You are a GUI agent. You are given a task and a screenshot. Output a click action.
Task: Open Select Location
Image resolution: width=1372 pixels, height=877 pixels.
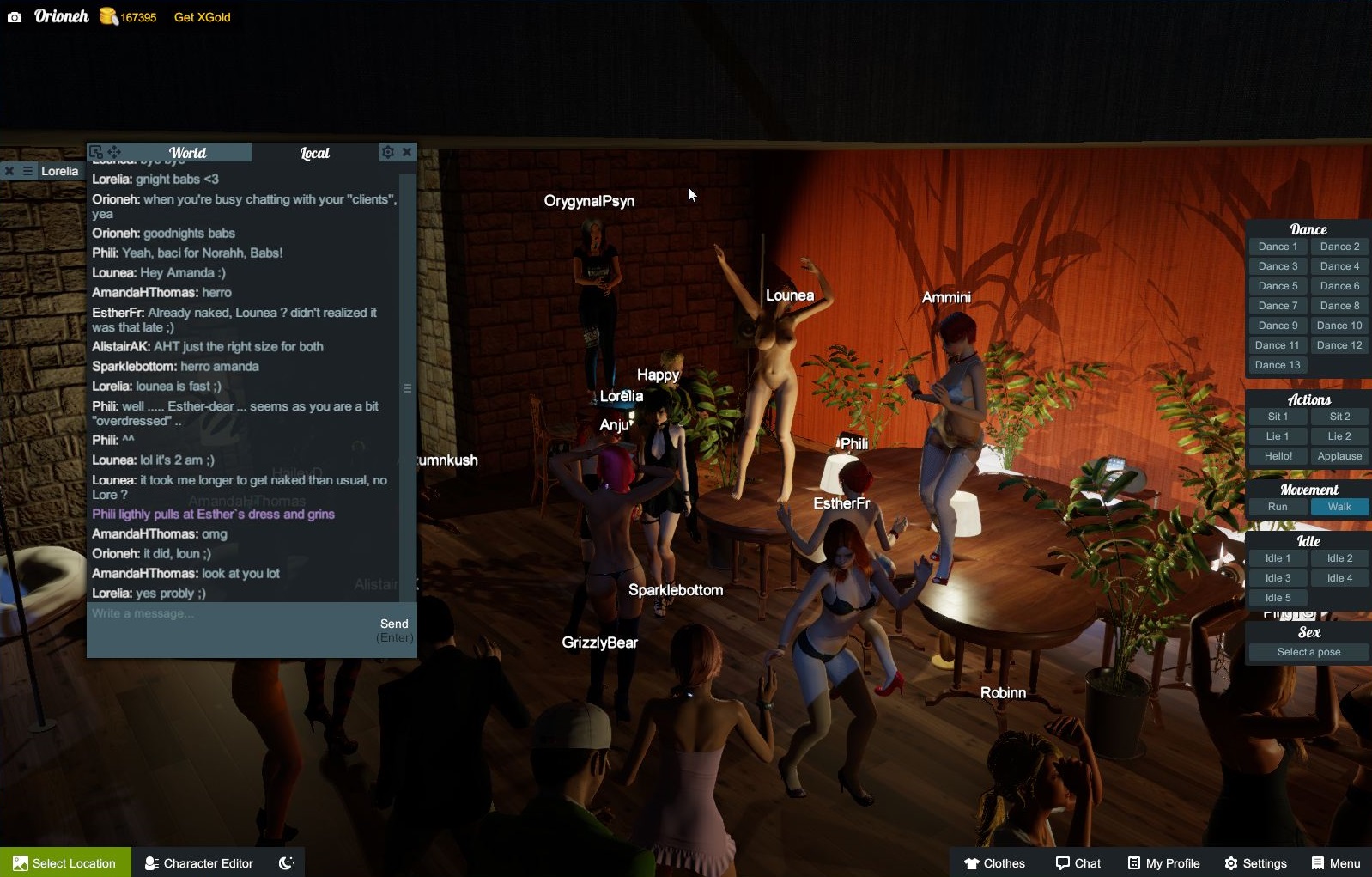65,863
